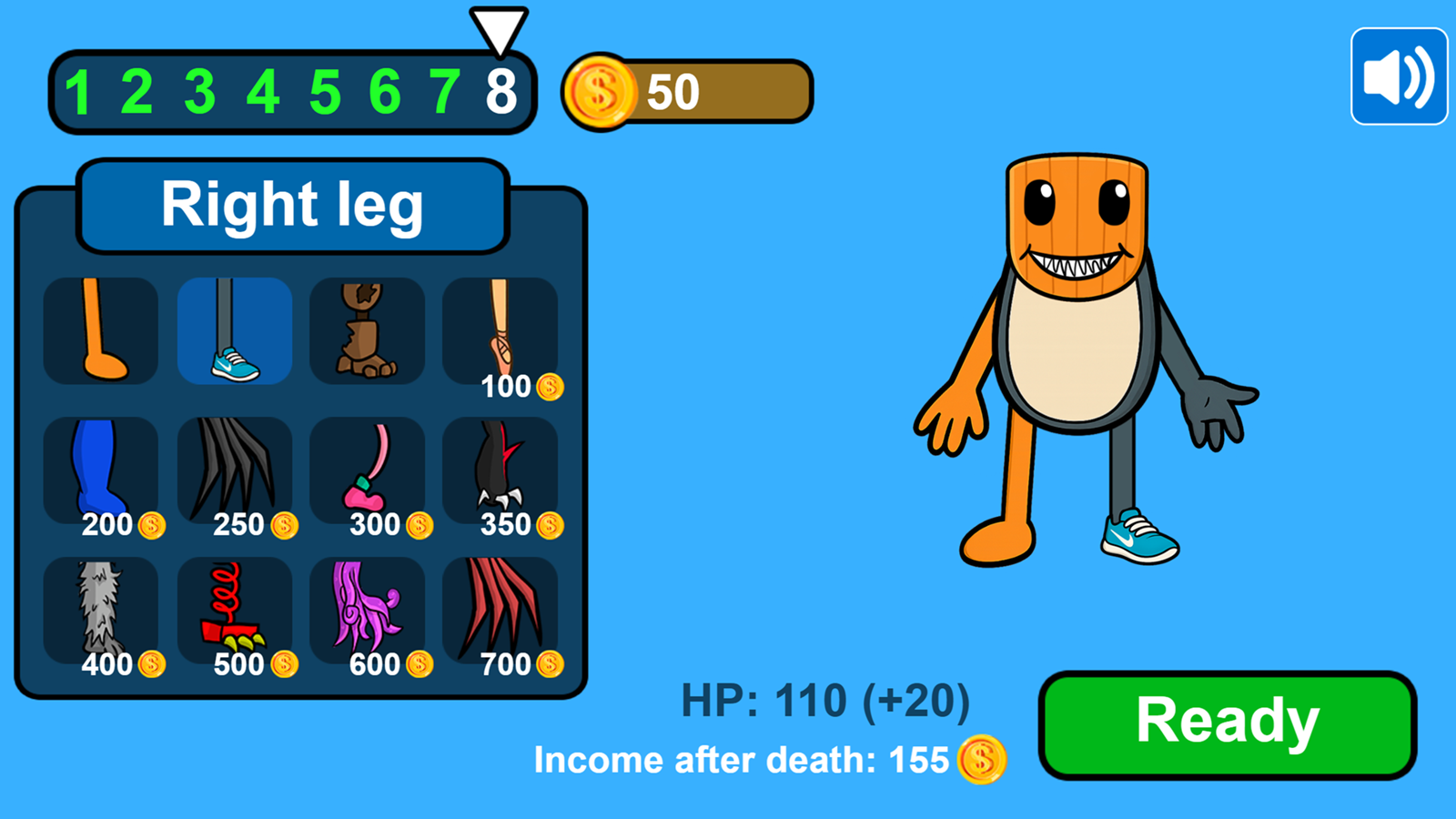Mute the game audio
1456x819 pixels.
(x=1398, y=74)
